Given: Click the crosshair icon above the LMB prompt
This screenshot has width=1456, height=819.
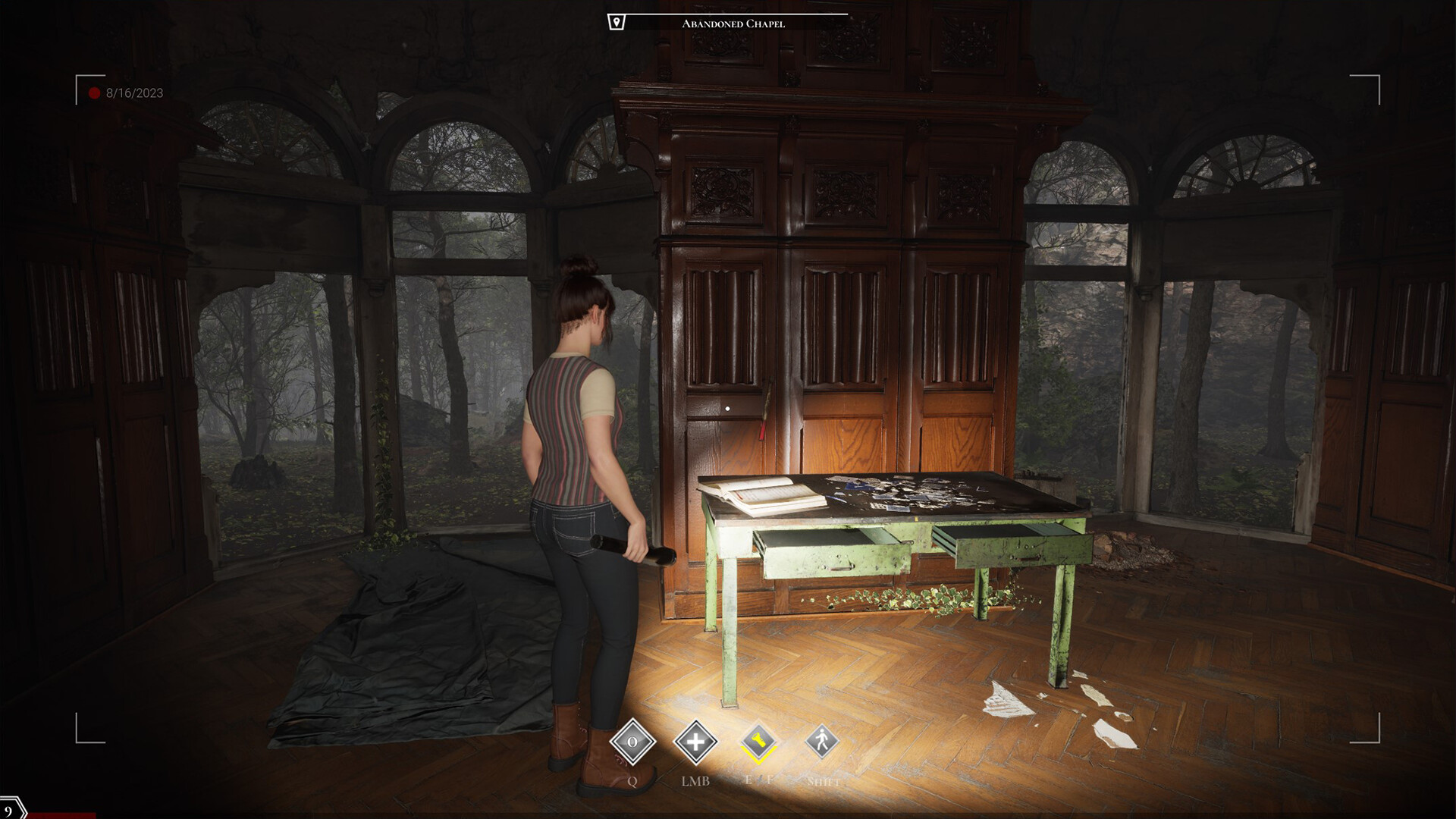Looking at the screenshot, I should [x=698, y=742].
